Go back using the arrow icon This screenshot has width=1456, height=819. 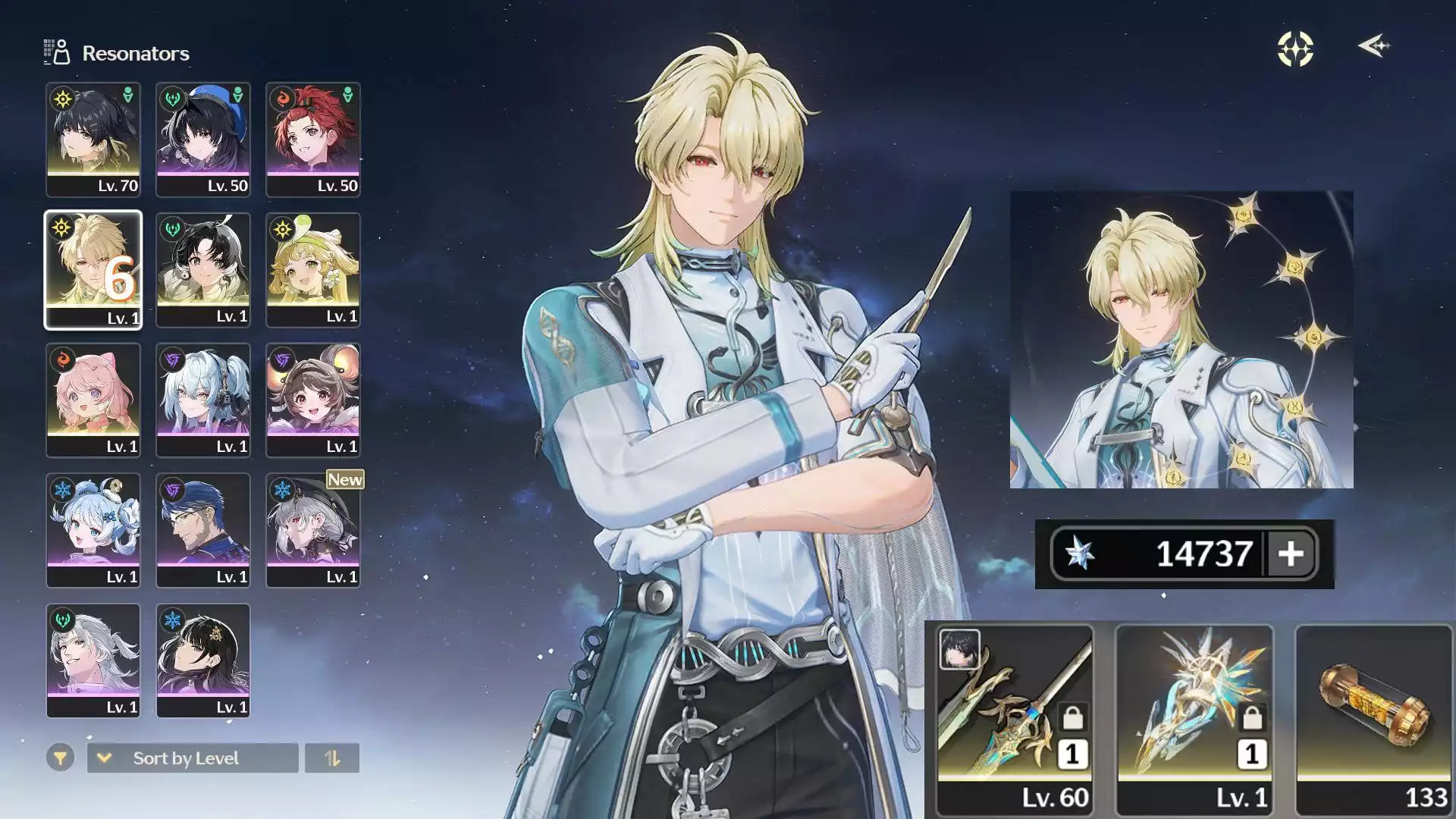pyautogui.click(x=1373, y=46)
